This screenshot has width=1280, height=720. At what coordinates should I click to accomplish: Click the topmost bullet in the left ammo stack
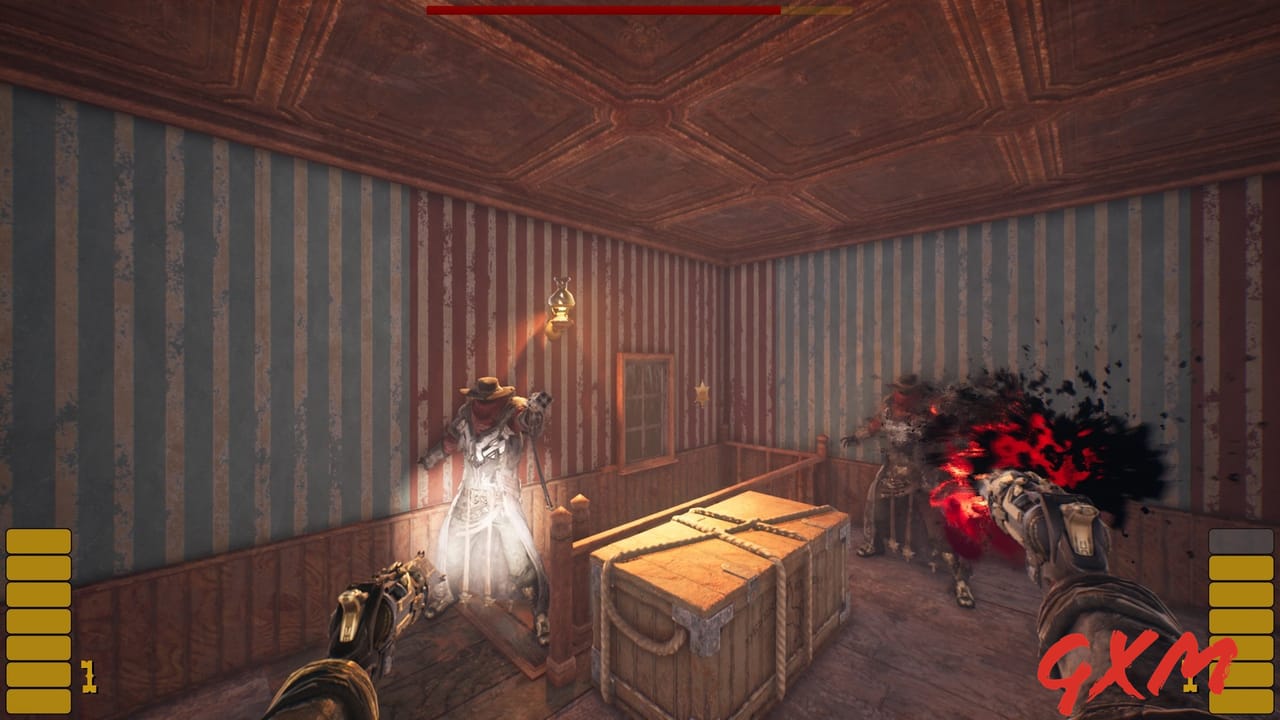click(38, 541)
